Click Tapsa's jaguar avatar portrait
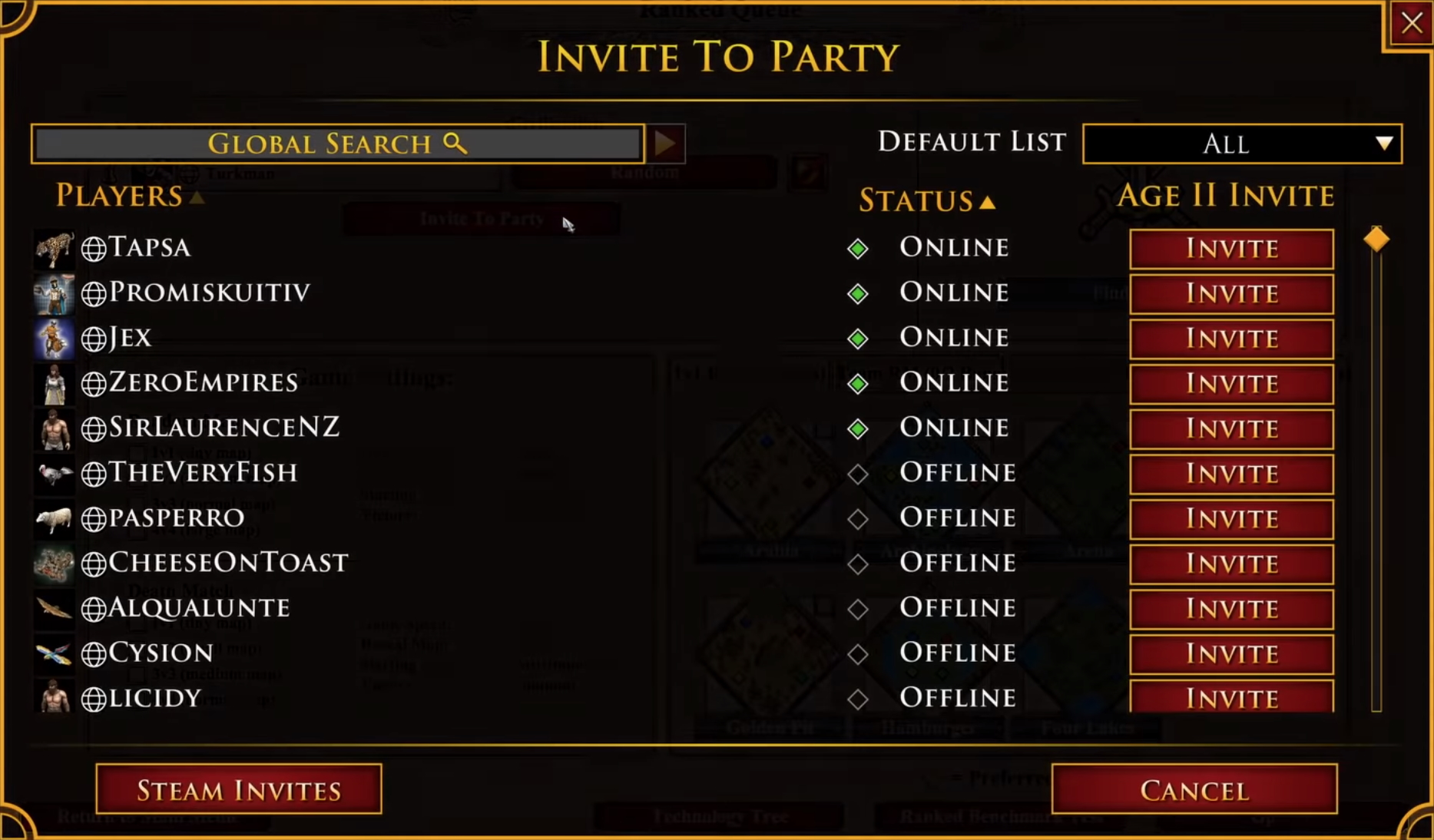 click(x=55, y=247)
